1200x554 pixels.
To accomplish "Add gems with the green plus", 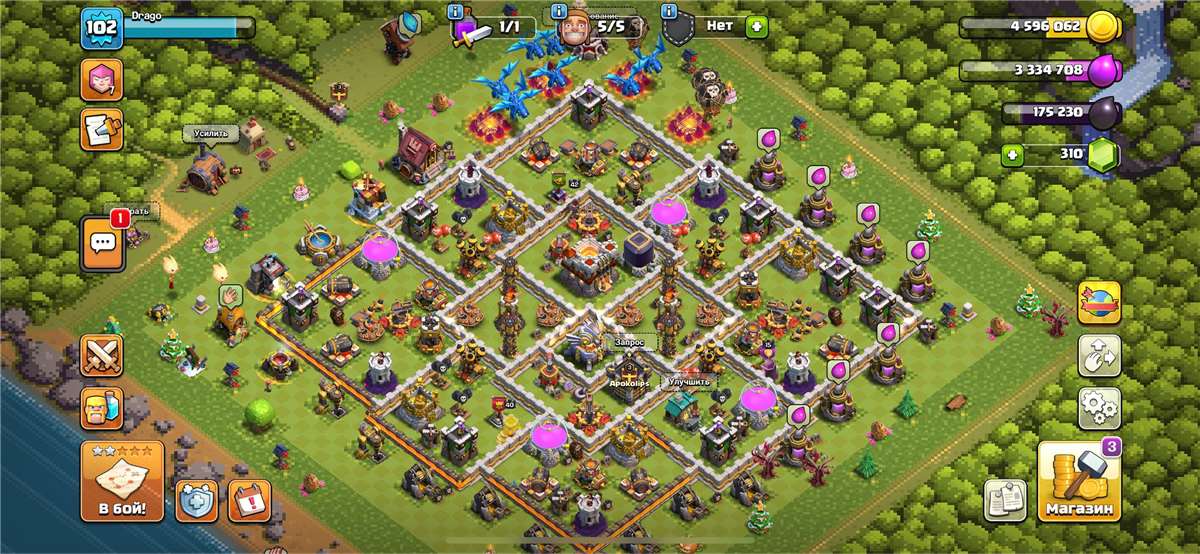I will [1014, 155].
